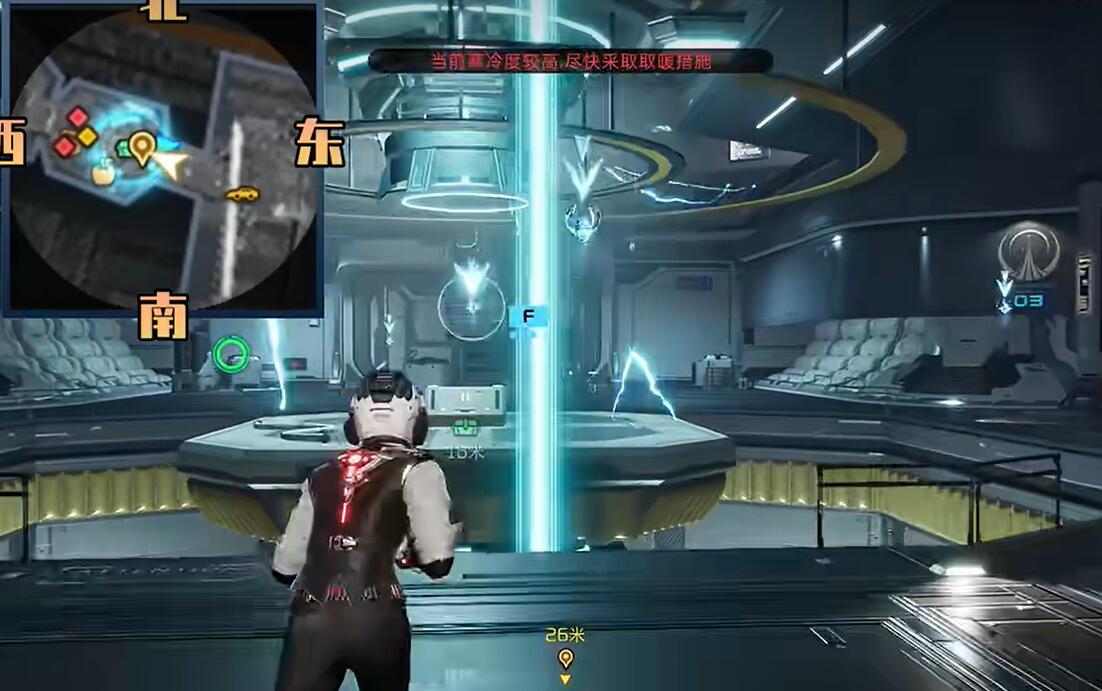Screen dimensions: 1102x691
Task: Select the 26米 waypoint pin indicator
Action: [566, 658]
